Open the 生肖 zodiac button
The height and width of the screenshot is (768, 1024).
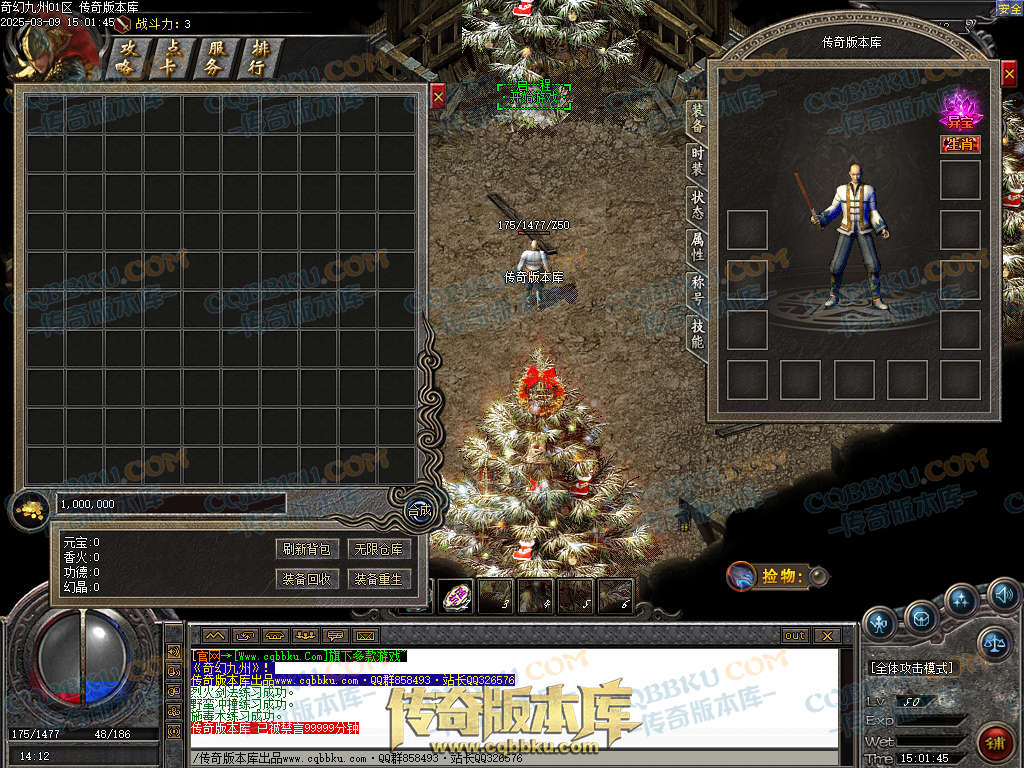(960, 145)
